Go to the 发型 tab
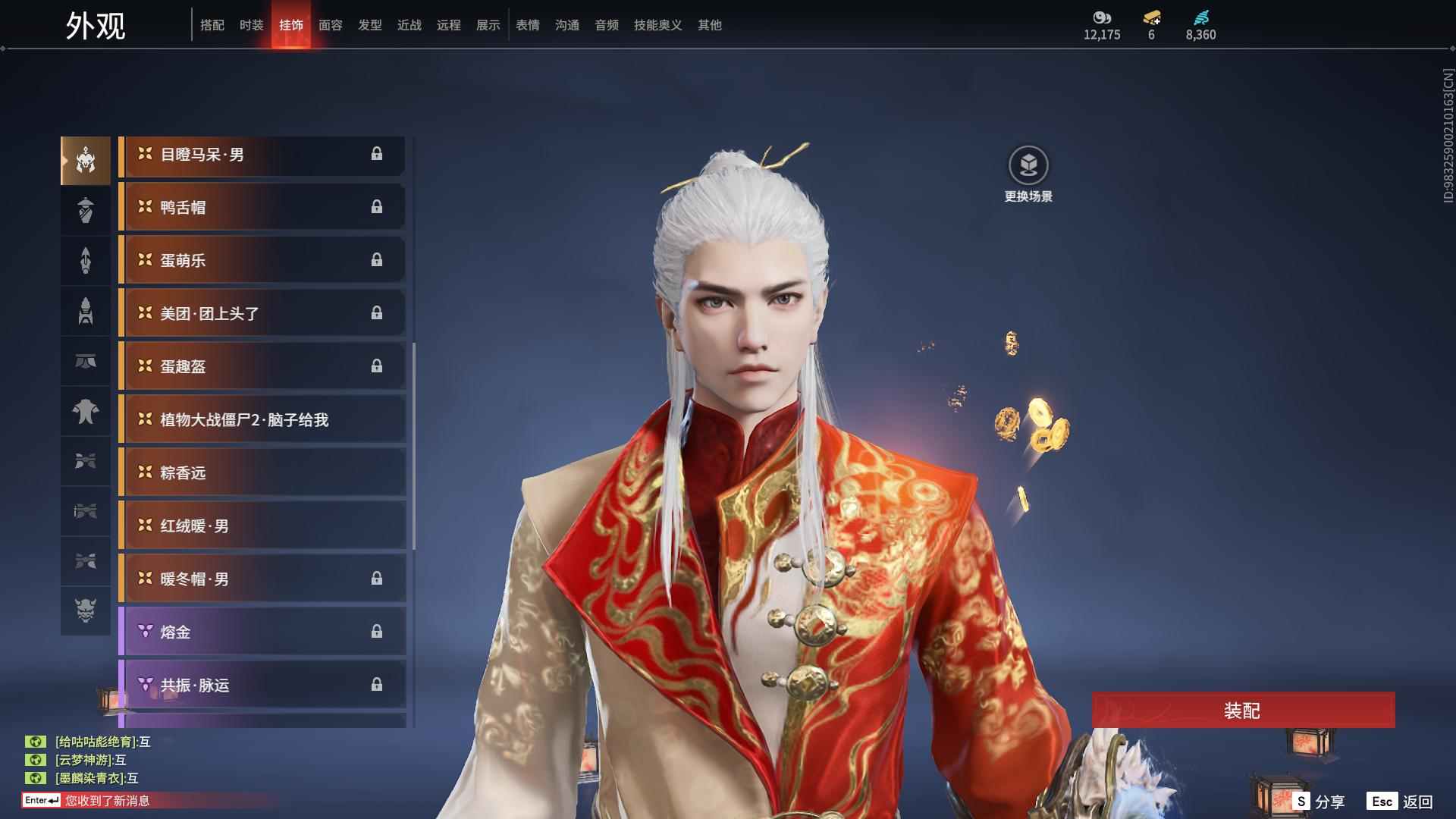The image size is (1456, 819). pos(369,25)
